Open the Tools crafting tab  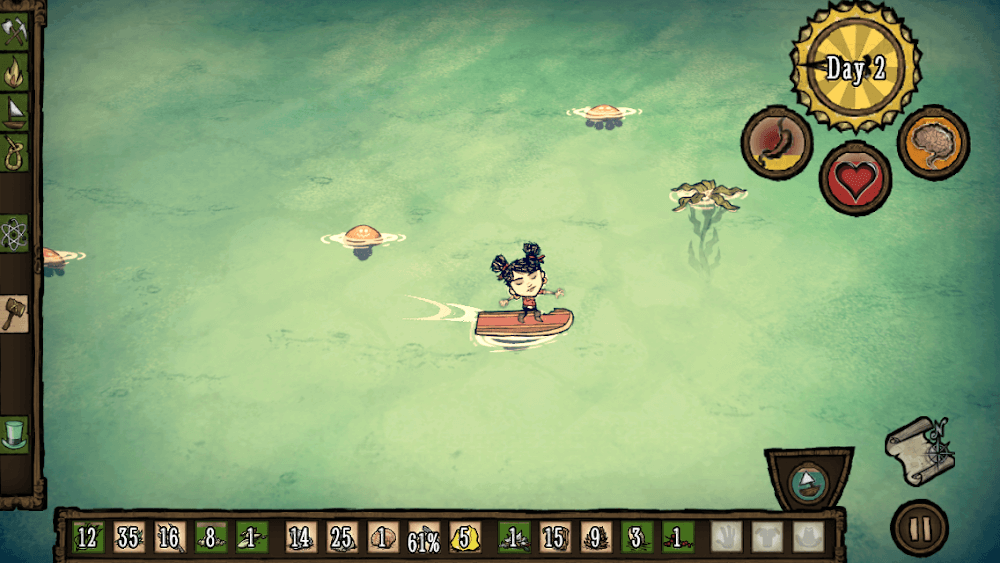[x=15, y=32]
